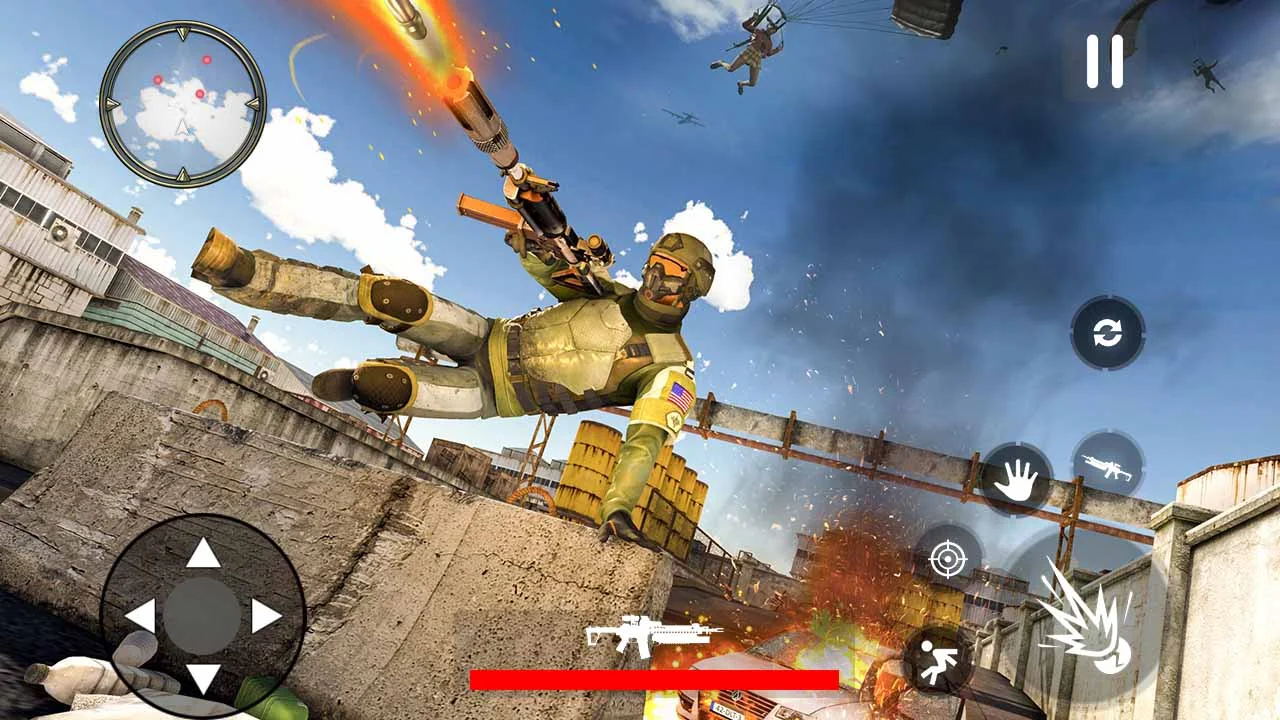Tap the assault rifle icon above the ammo bar
This screenshot has height=720, width=1280.
(650, 633)
